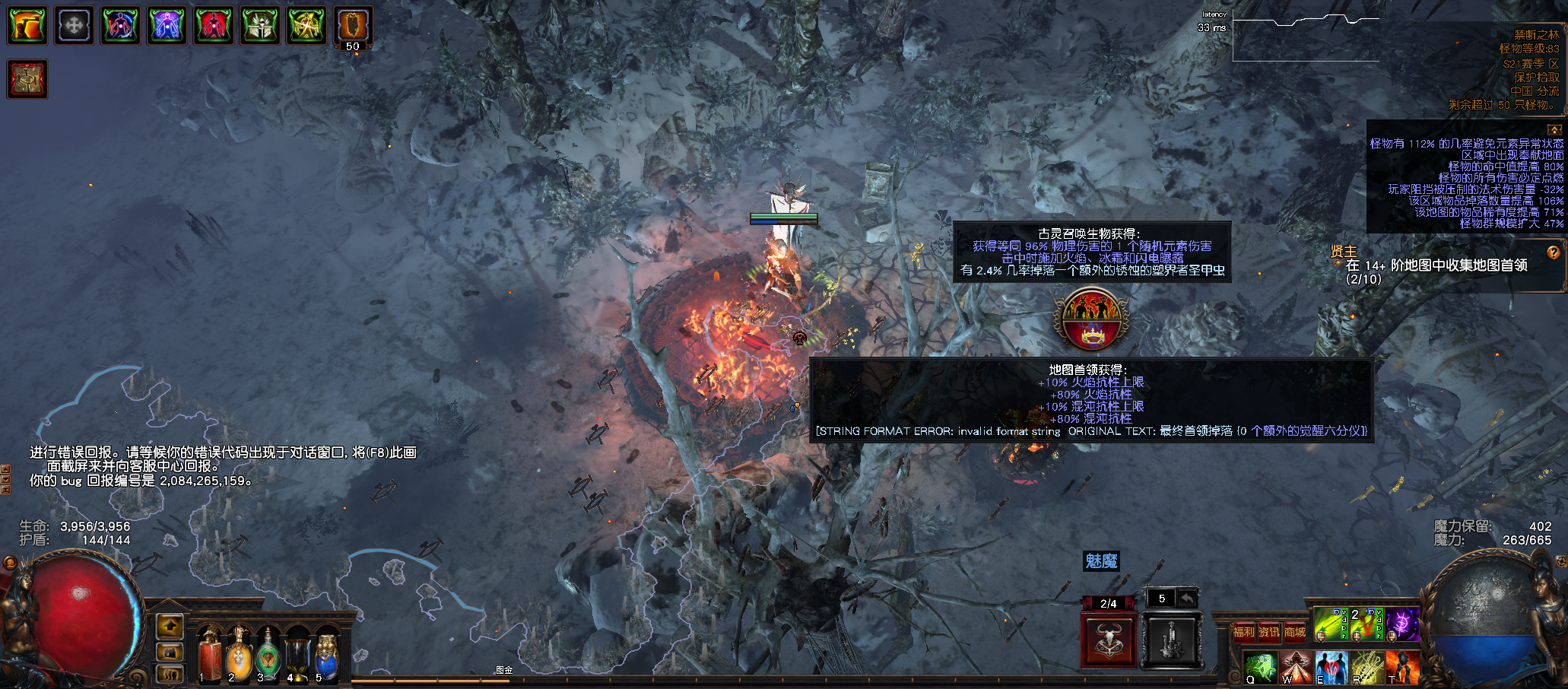Activate the W red arrow barrage skill

(1296, 667)
